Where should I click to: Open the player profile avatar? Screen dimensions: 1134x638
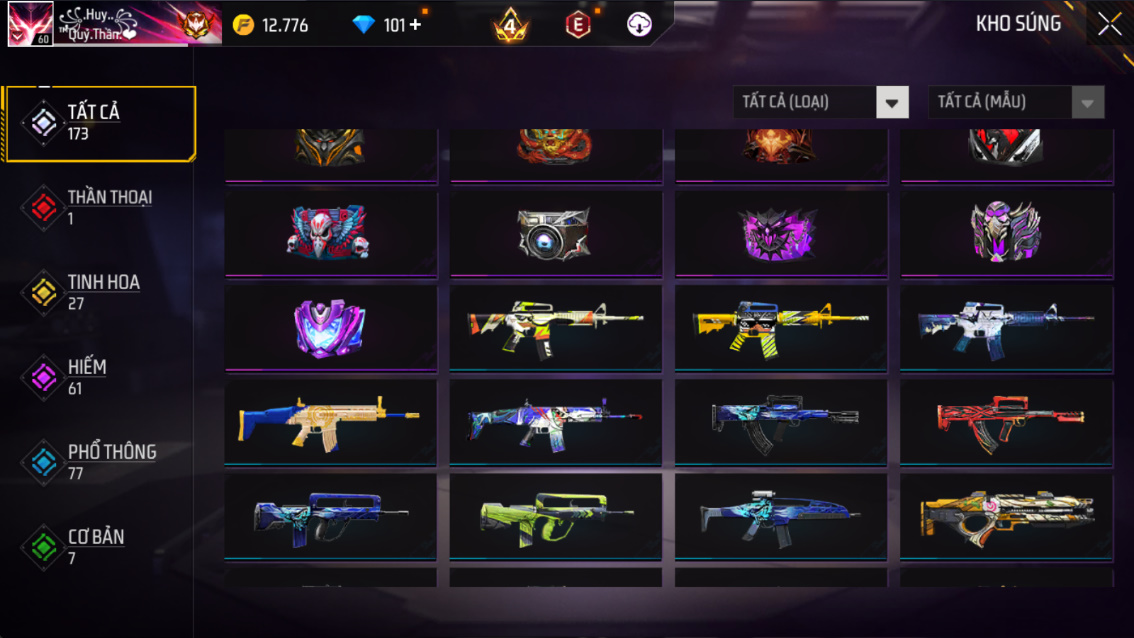(x=30, y=24)
